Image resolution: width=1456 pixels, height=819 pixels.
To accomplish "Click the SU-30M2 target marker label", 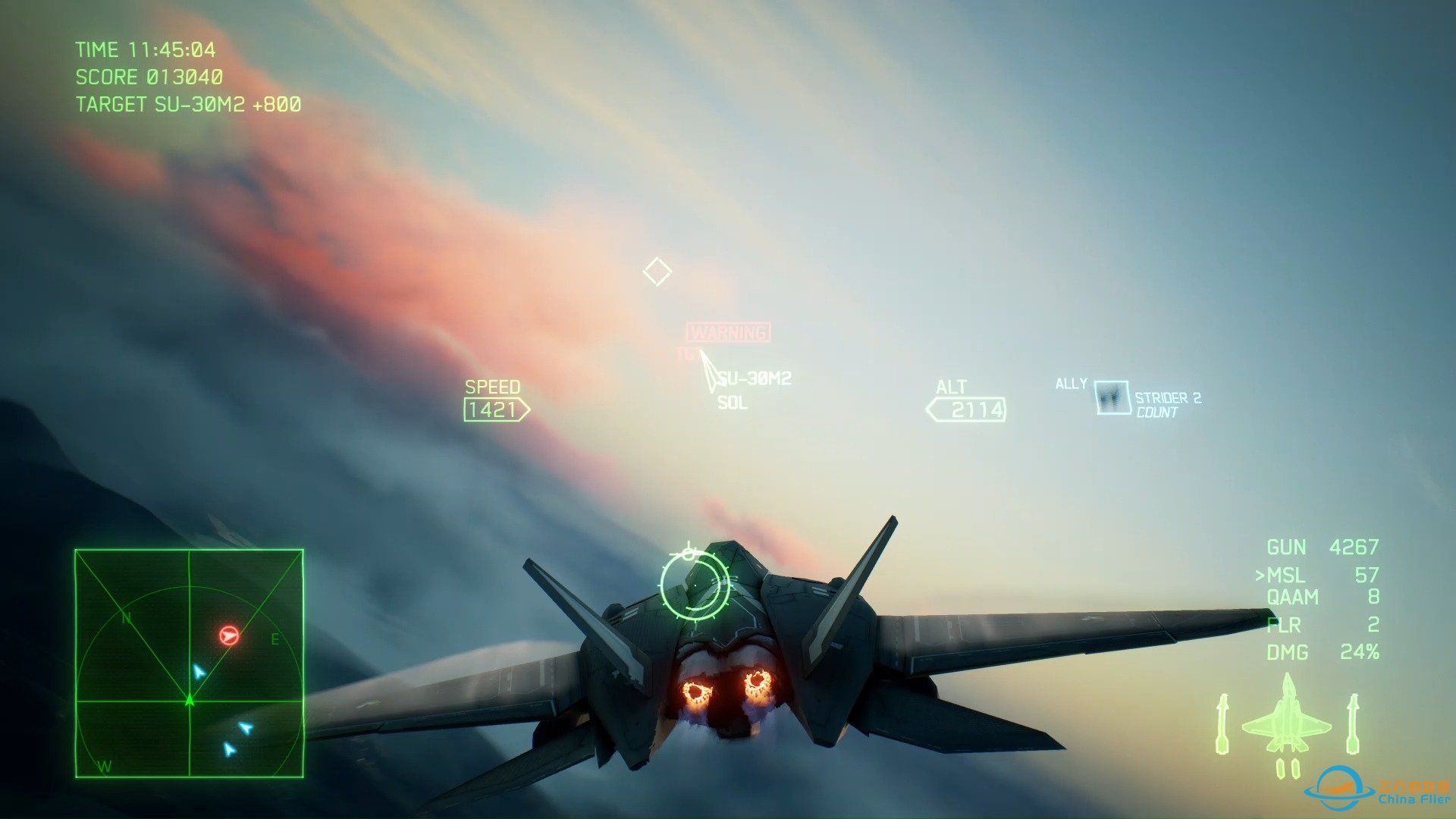I will [x=754, y=378].
